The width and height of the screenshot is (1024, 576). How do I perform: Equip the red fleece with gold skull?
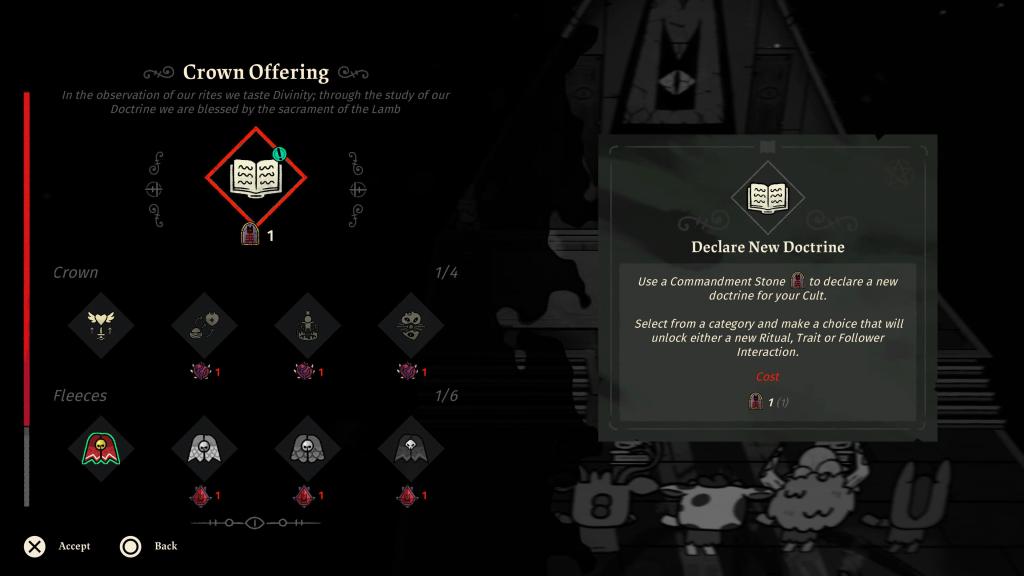[100, 448]
